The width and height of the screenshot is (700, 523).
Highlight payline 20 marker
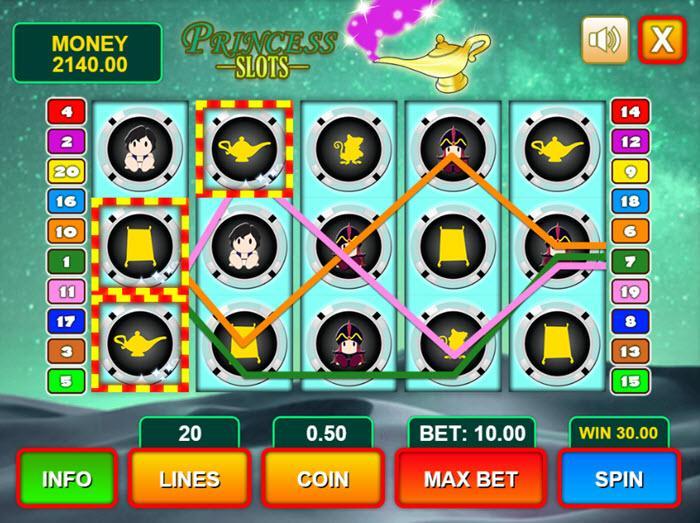66,171
